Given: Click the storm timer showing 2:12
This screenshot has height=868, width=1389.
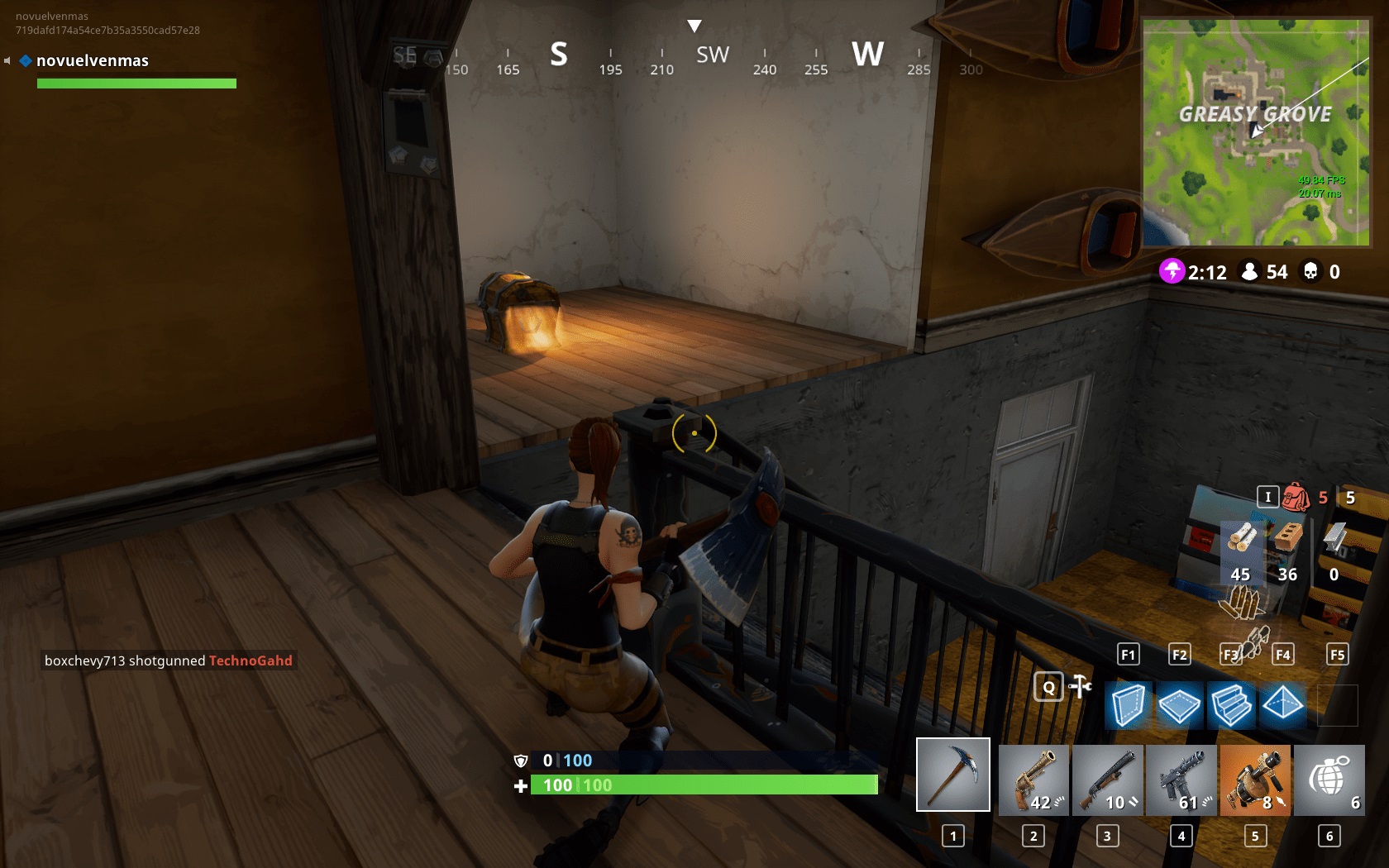Looking at the screenshot, I should pos(1191,272).
